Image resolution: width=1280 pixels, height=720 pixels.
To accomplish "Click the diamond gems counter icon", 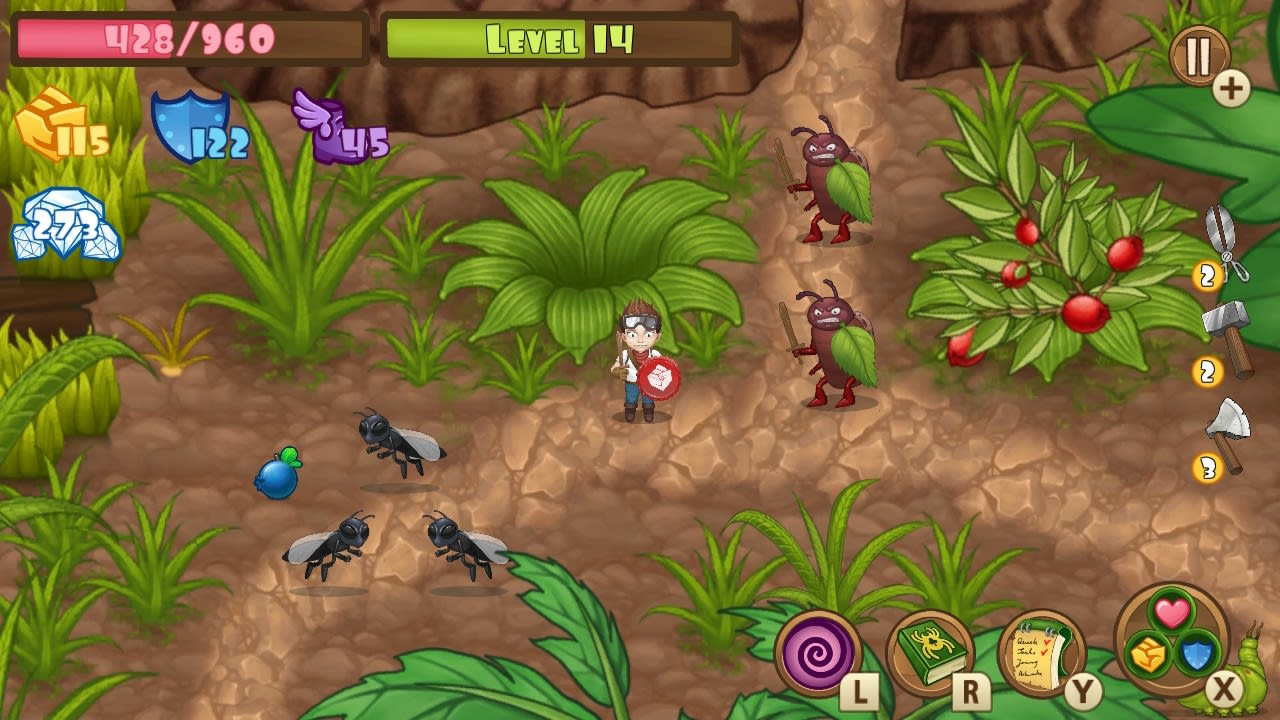I will click(65, 222).
